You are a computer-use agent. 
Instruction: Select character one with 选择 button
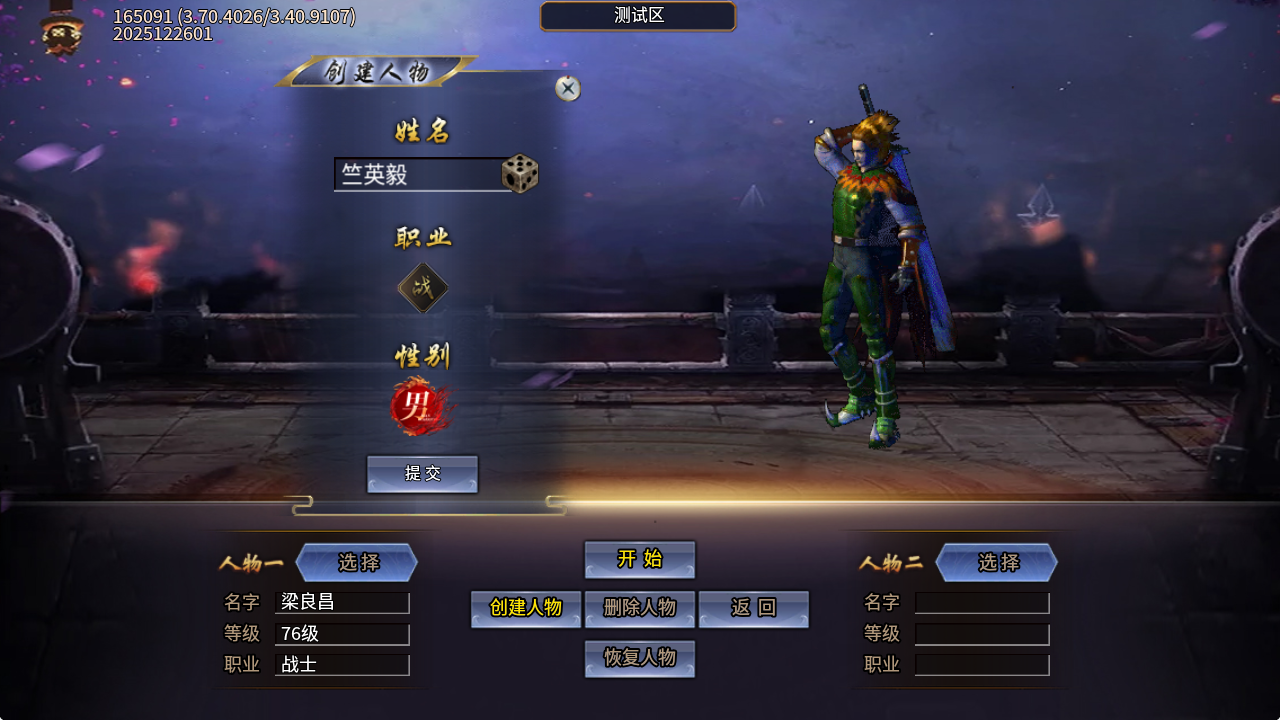click(x=357, y=562)
